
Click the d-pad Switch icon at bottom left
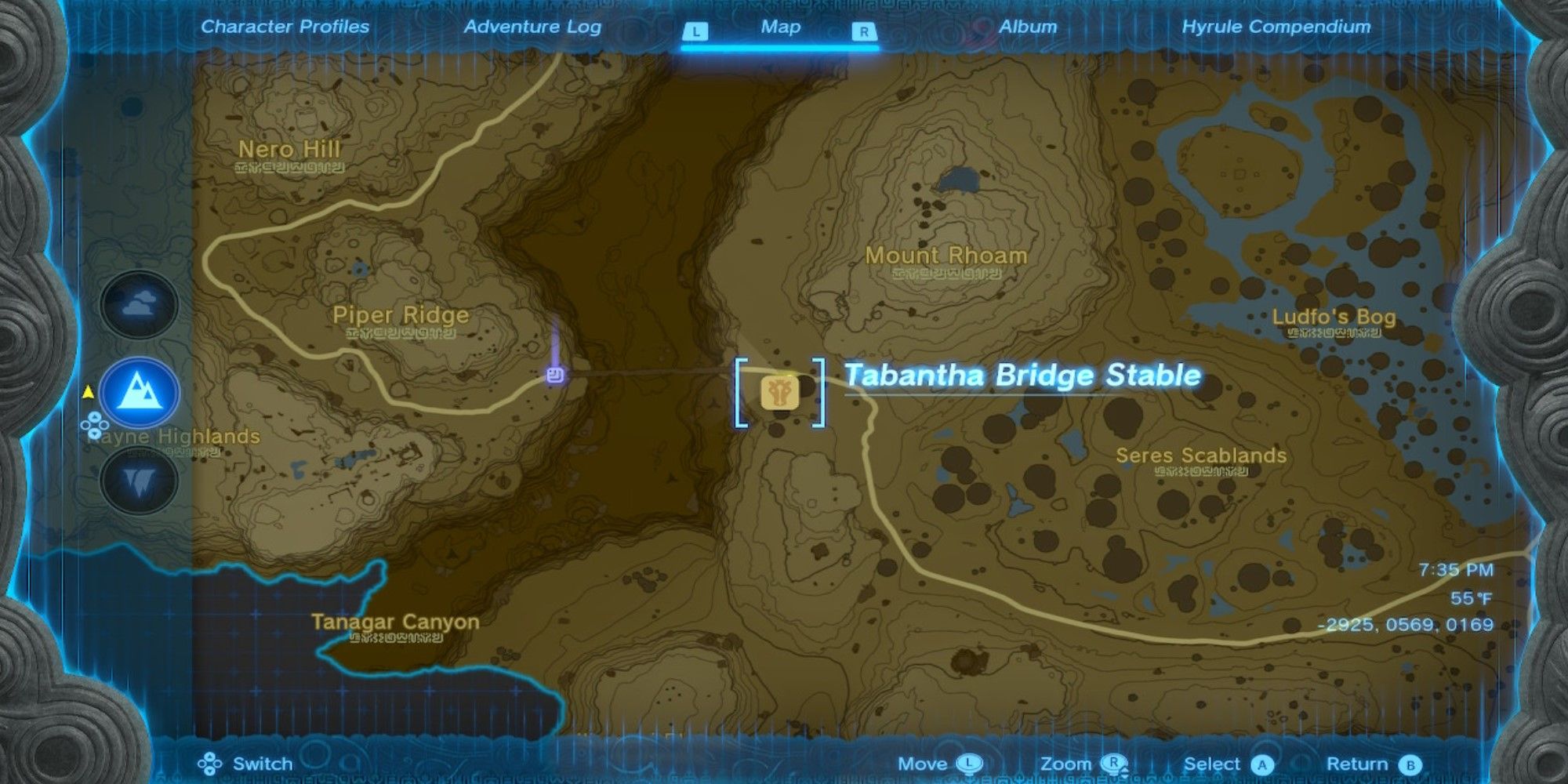tap(209, 762)
